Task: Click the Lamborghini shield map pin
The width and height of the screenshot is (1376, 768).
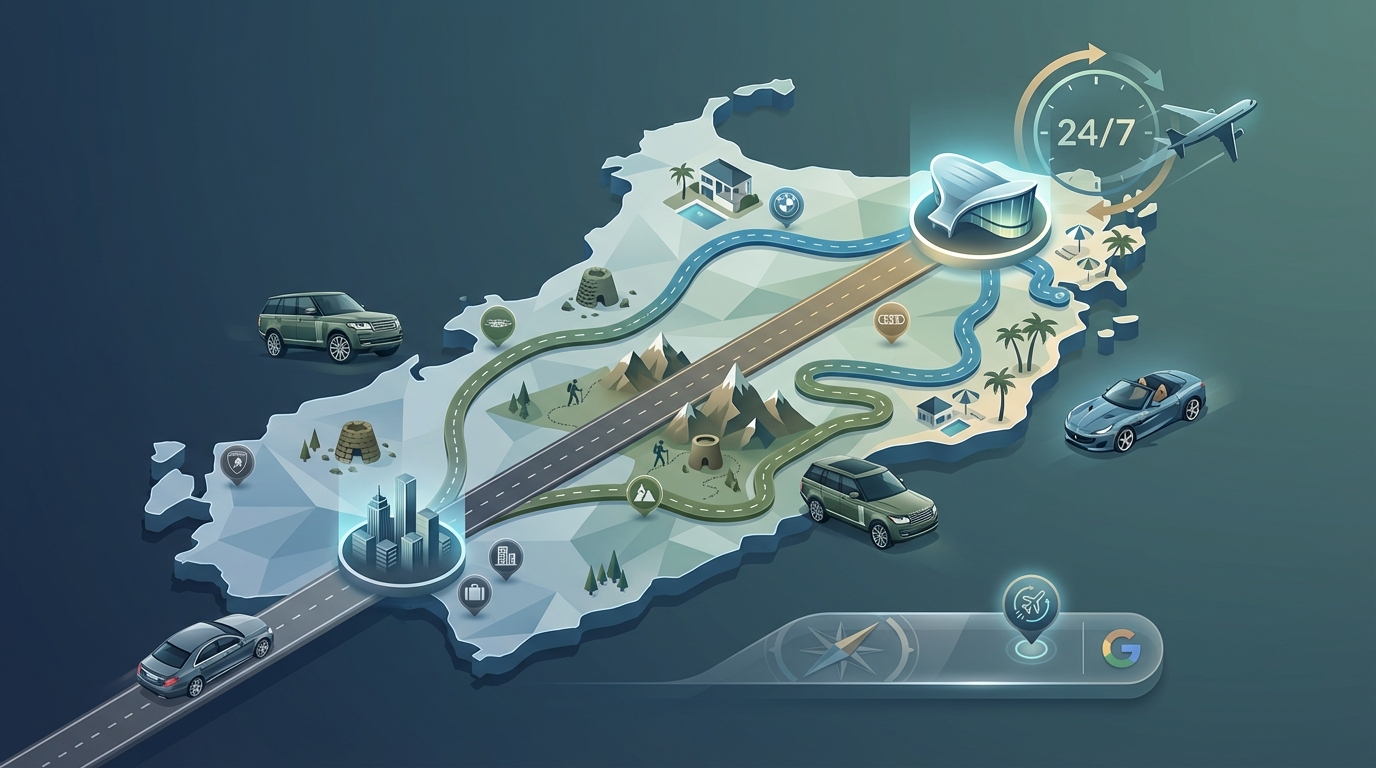Action: point(237,463)
